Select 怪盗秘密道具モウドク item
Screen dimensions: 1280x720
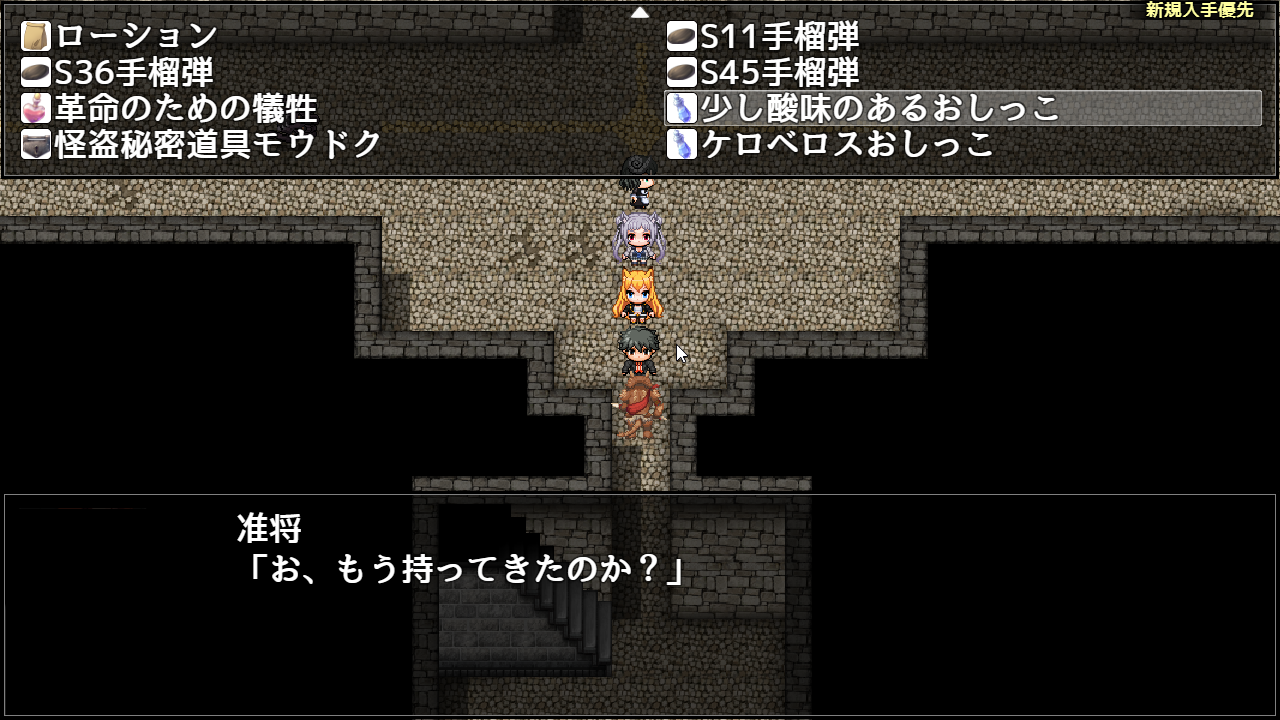(218, 144)
